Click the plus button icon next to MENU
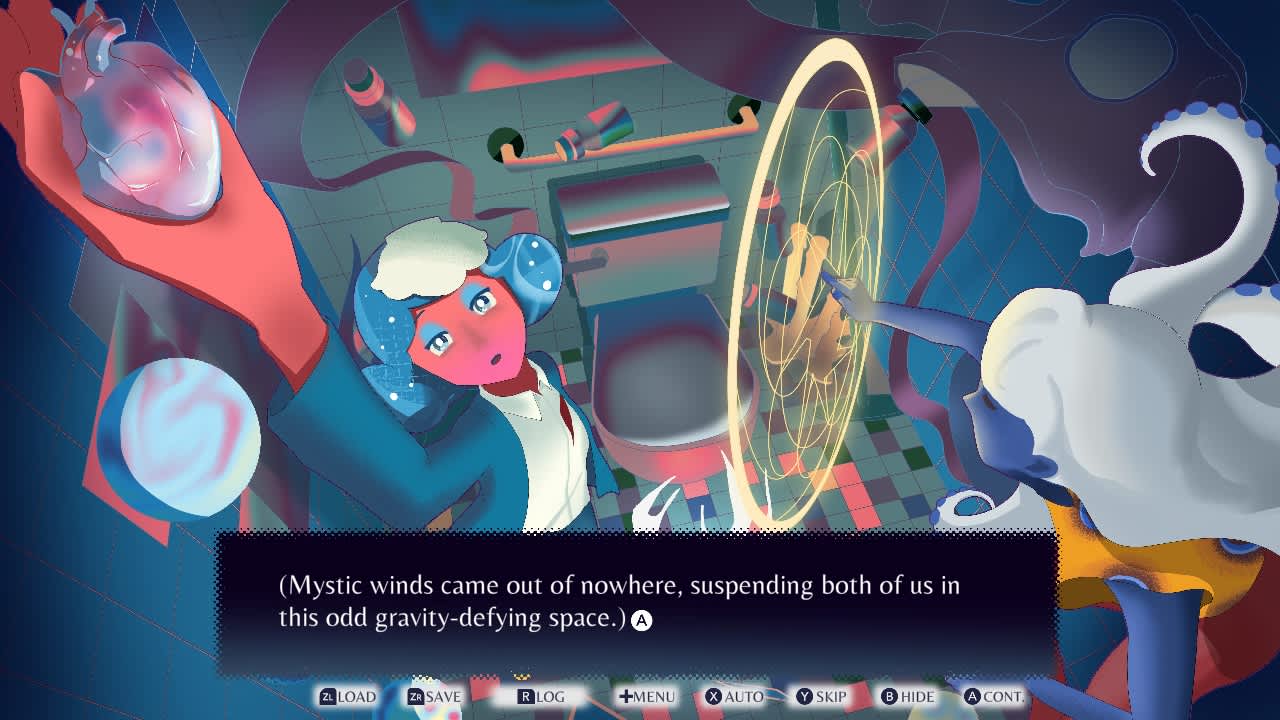This screenshot has width=1280, height=720. pos(625,696)
